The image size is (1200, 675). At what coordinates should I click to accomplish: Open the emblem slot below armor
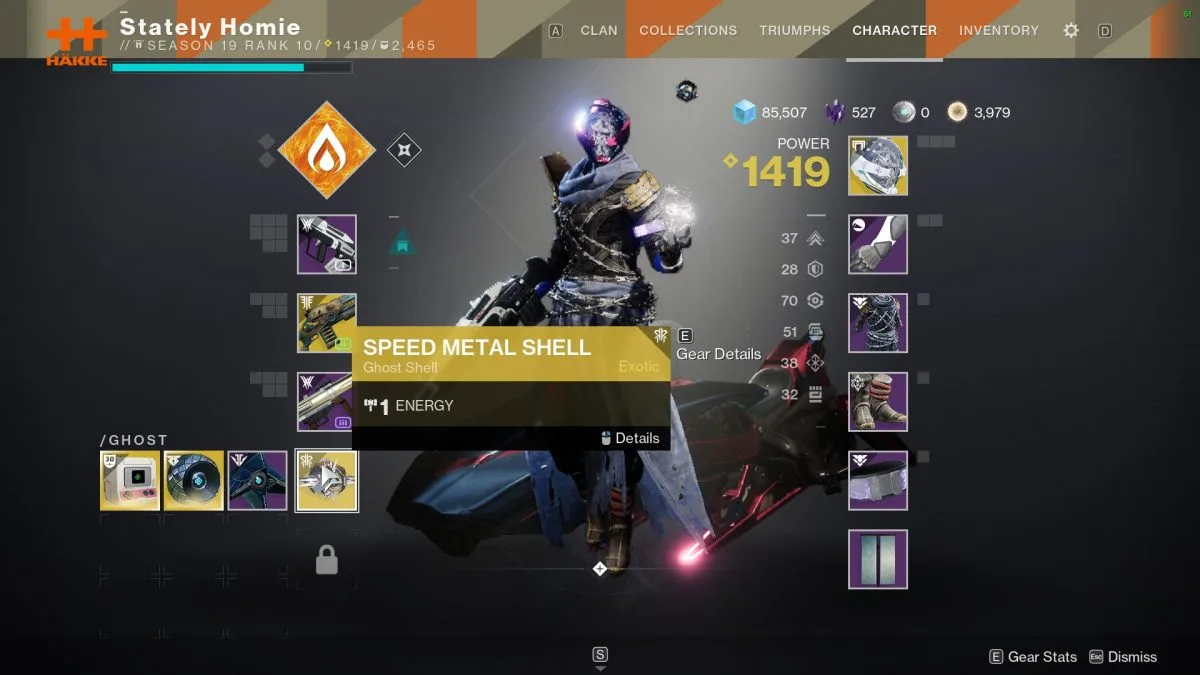(878, 559)
